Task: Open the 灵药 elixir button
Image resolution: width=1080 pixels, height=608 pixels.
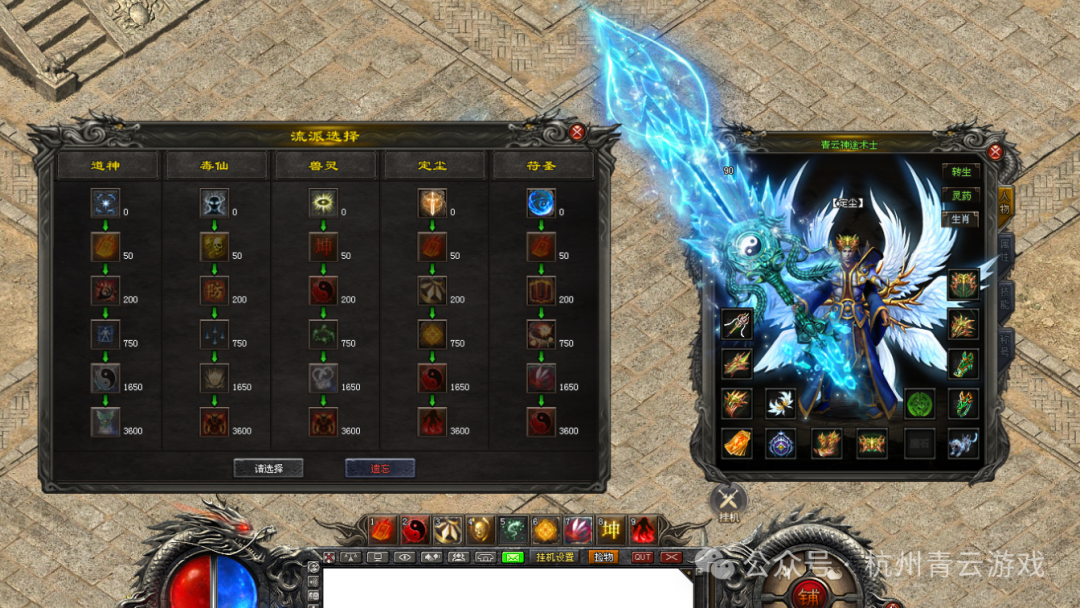Action: click(961, 195)
